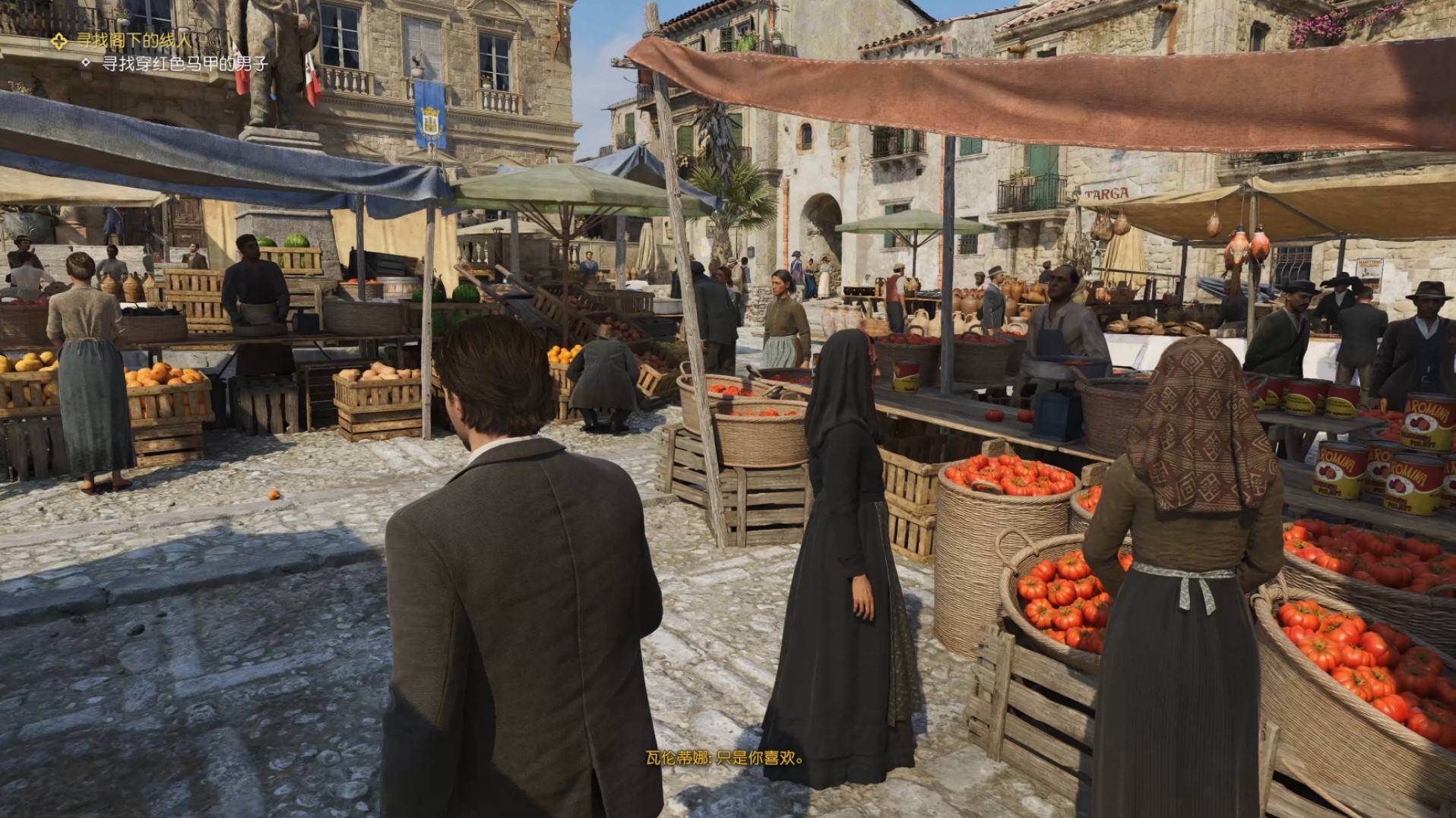Select the main objective 寻找阁下的线人
The image size is (1456, 818).
point(135,41)
